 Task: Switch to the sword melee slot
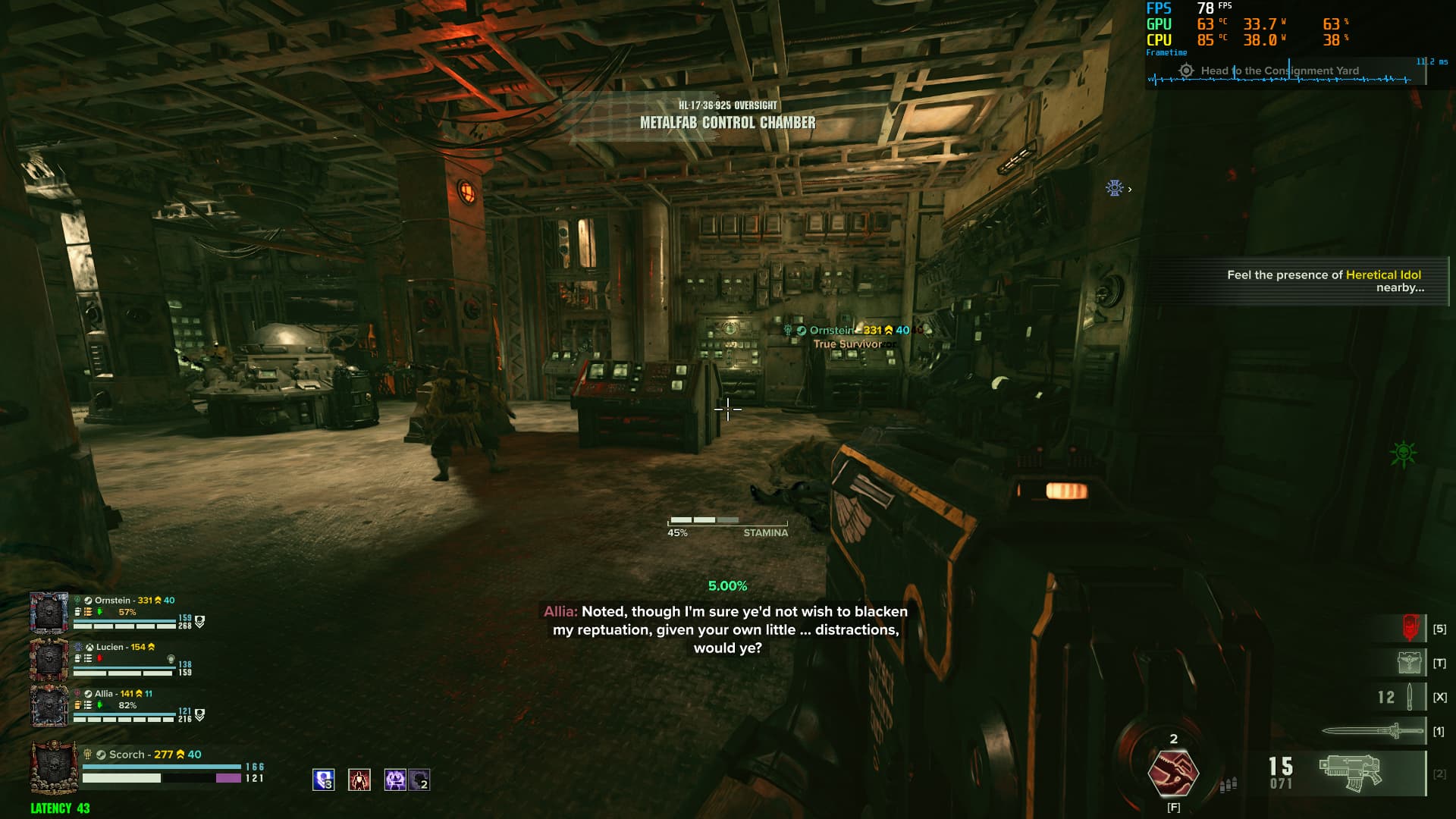click(1373, 731)
